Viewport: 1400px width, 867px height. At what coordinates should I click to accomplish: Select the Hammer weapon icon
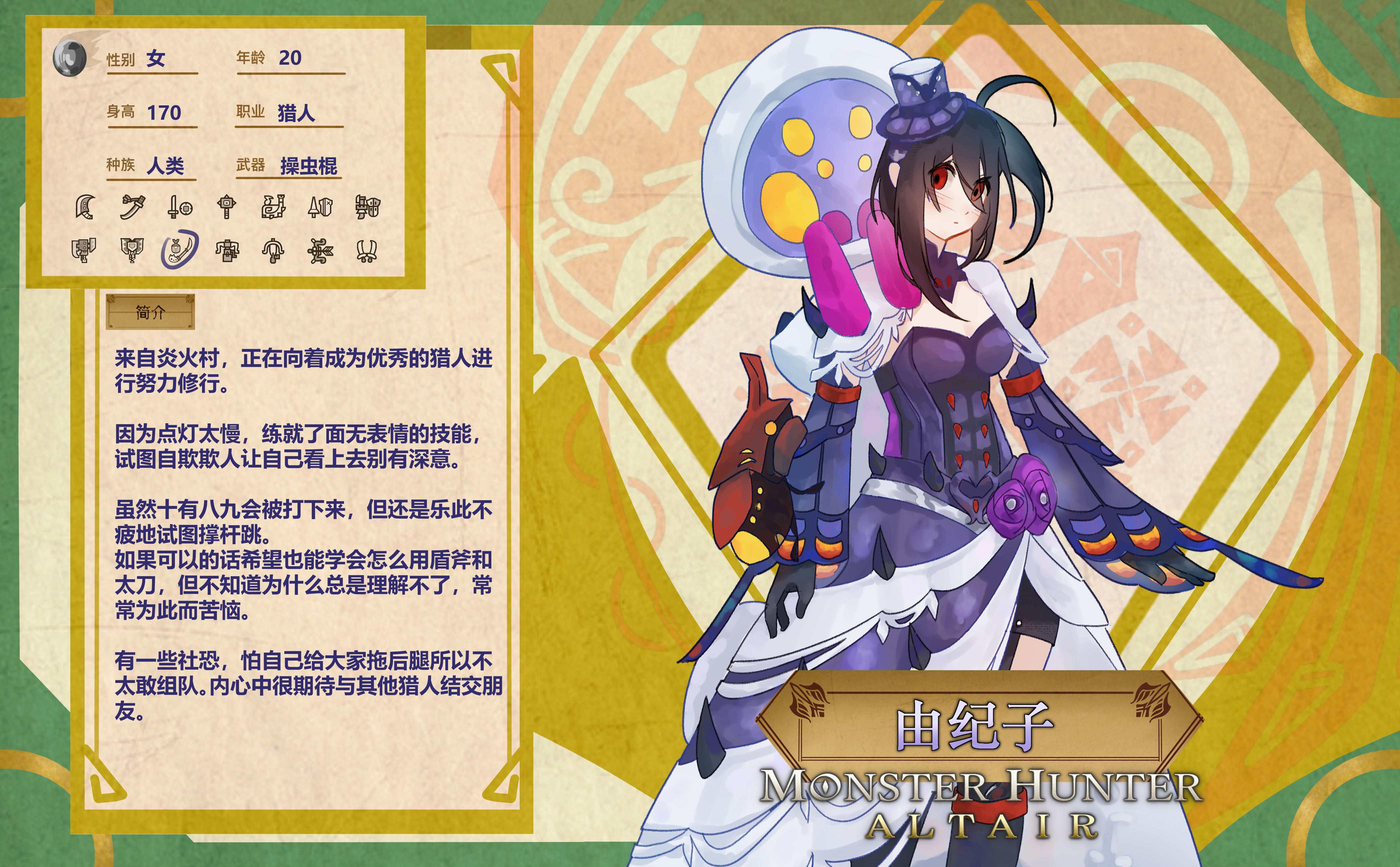pos(227,206)
